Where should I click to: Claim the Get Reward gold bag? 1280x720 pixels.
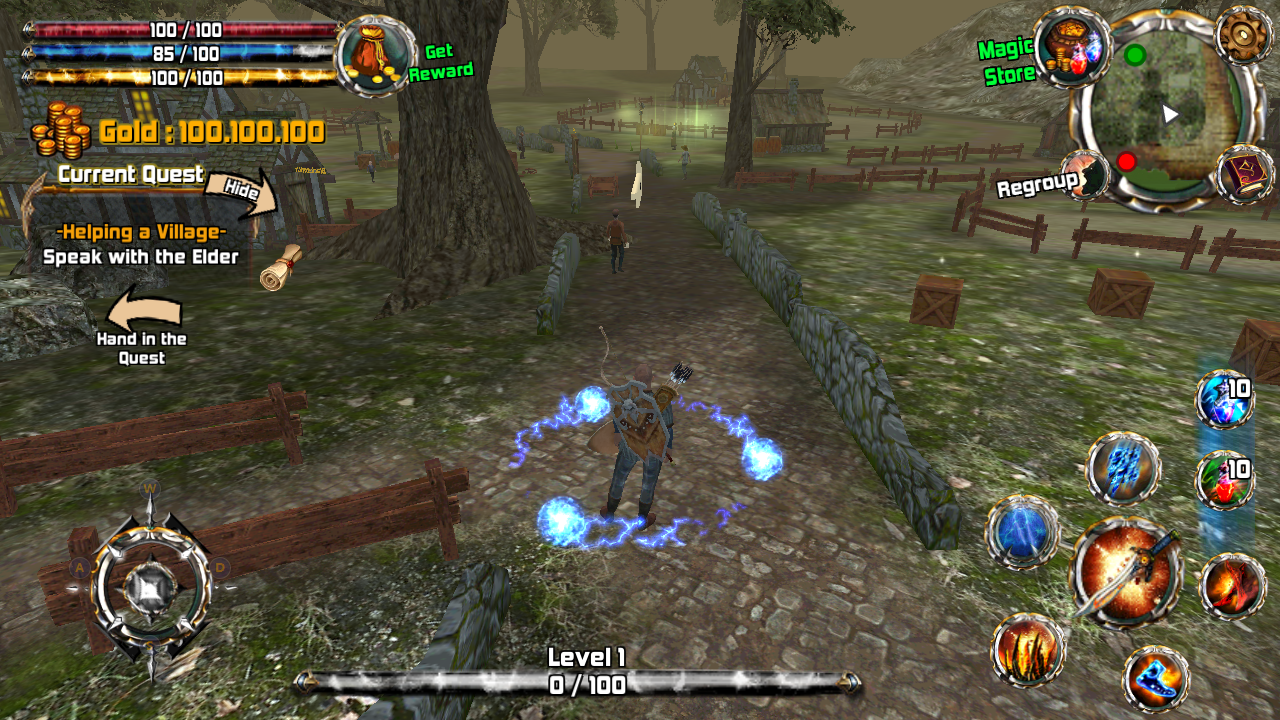click(x=376, y=57)
